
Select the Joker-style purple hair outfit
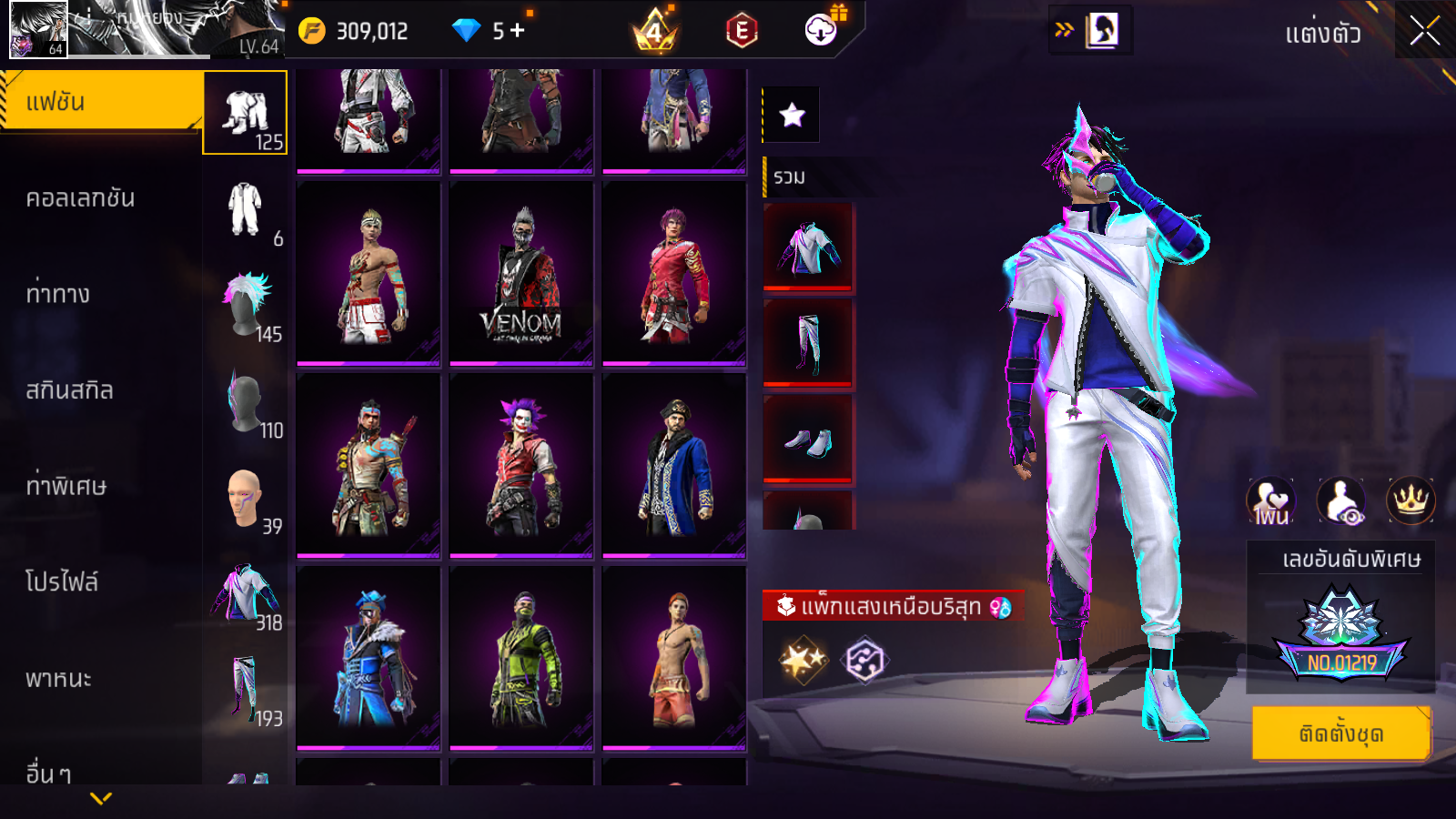(521, 465)
